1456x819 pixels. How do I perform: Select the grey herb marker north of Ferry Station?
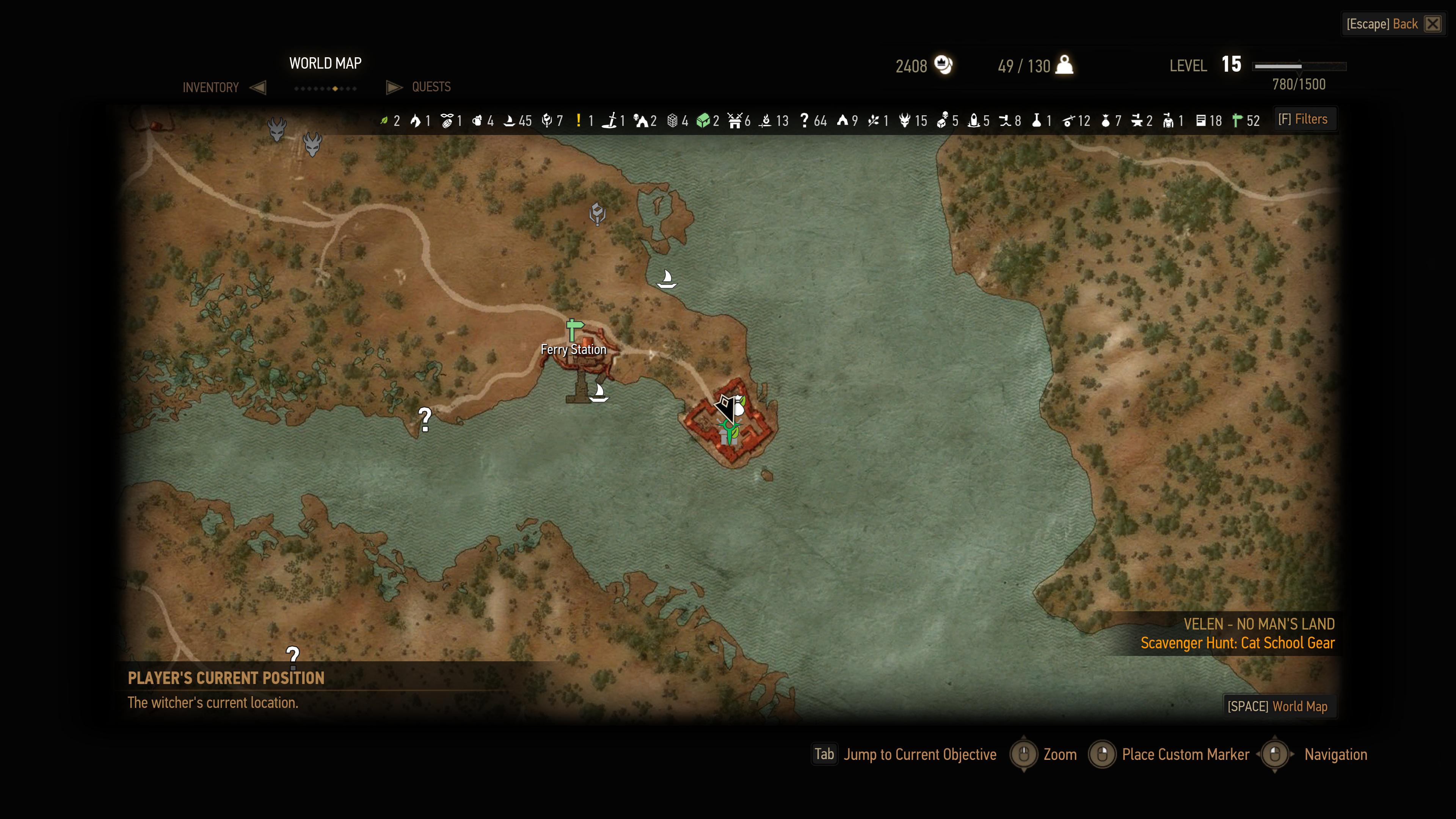[x=598, y=213]
